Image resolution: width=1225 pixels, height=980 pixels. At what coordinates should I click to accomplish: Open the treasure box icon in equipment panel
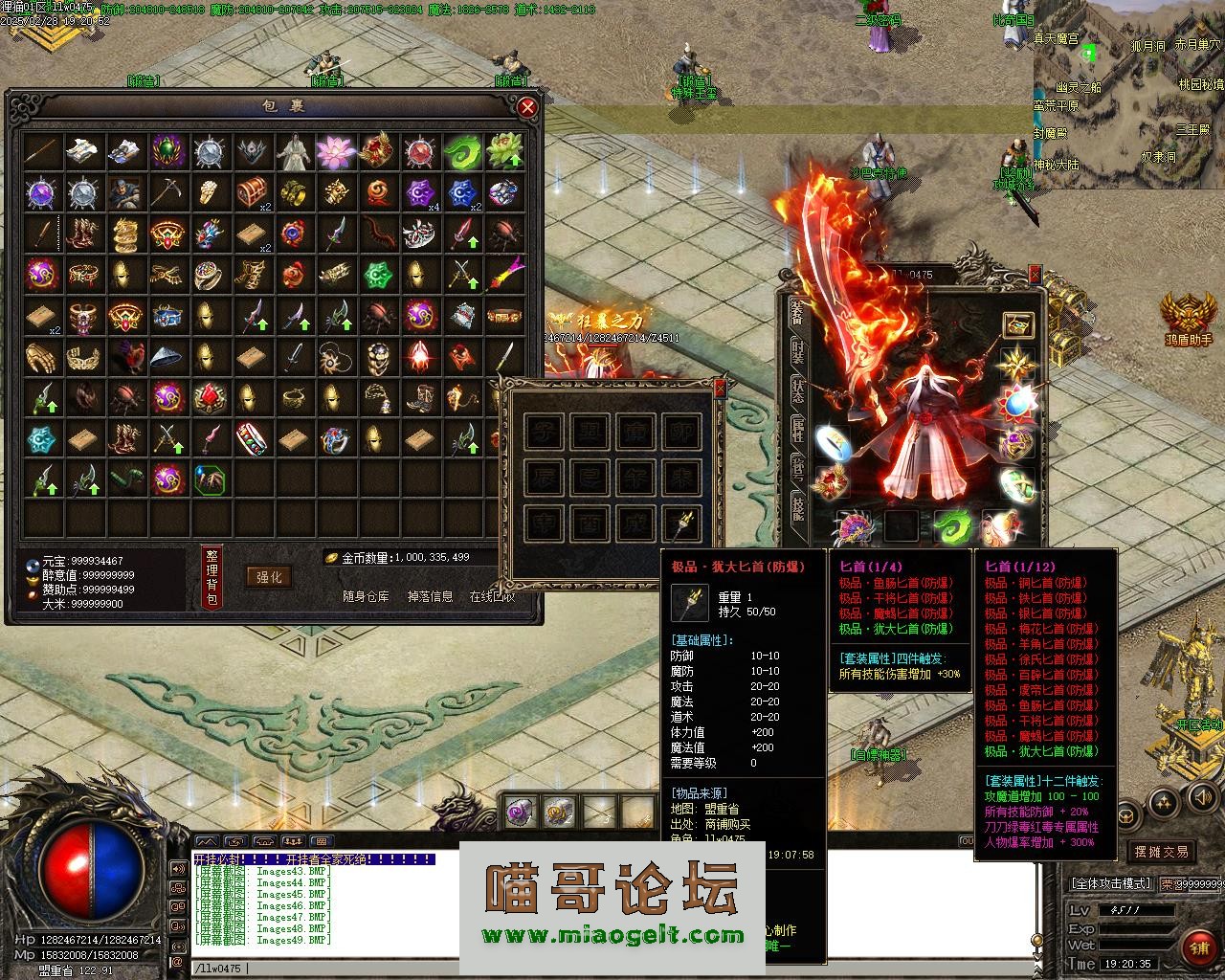coord(1017,324)
